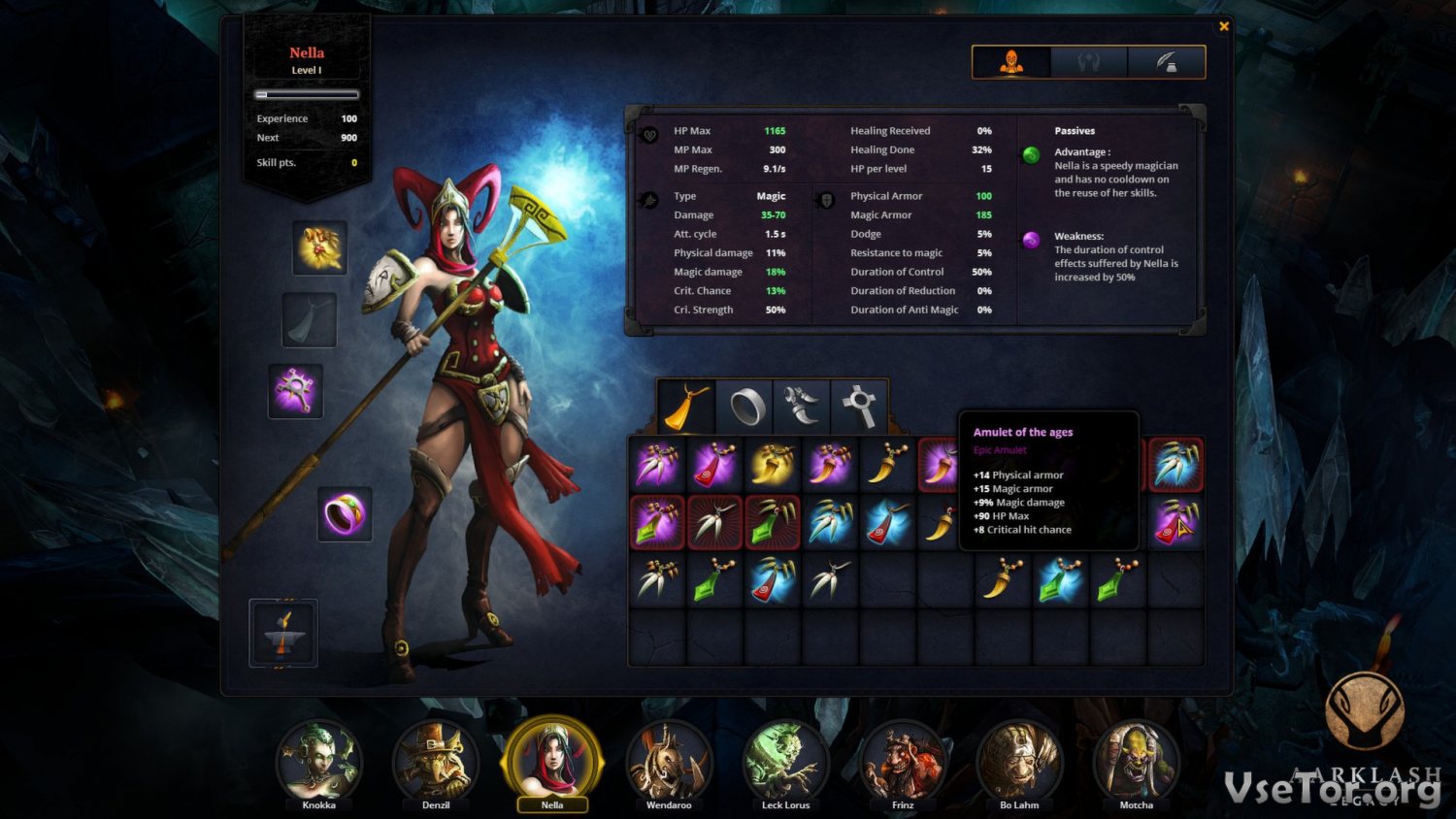Open the anvil forge button
The height and width of the screenshot is (819, 1456).
tap(283, 634)
